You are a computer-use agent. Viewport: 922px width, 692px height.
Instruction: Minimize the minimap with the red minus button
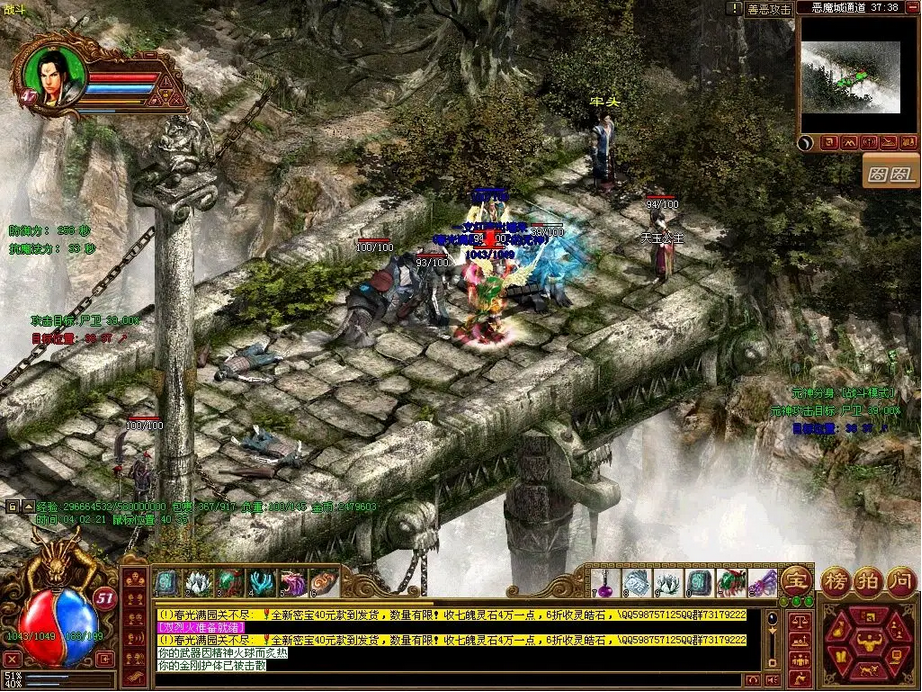coord(909,7)
